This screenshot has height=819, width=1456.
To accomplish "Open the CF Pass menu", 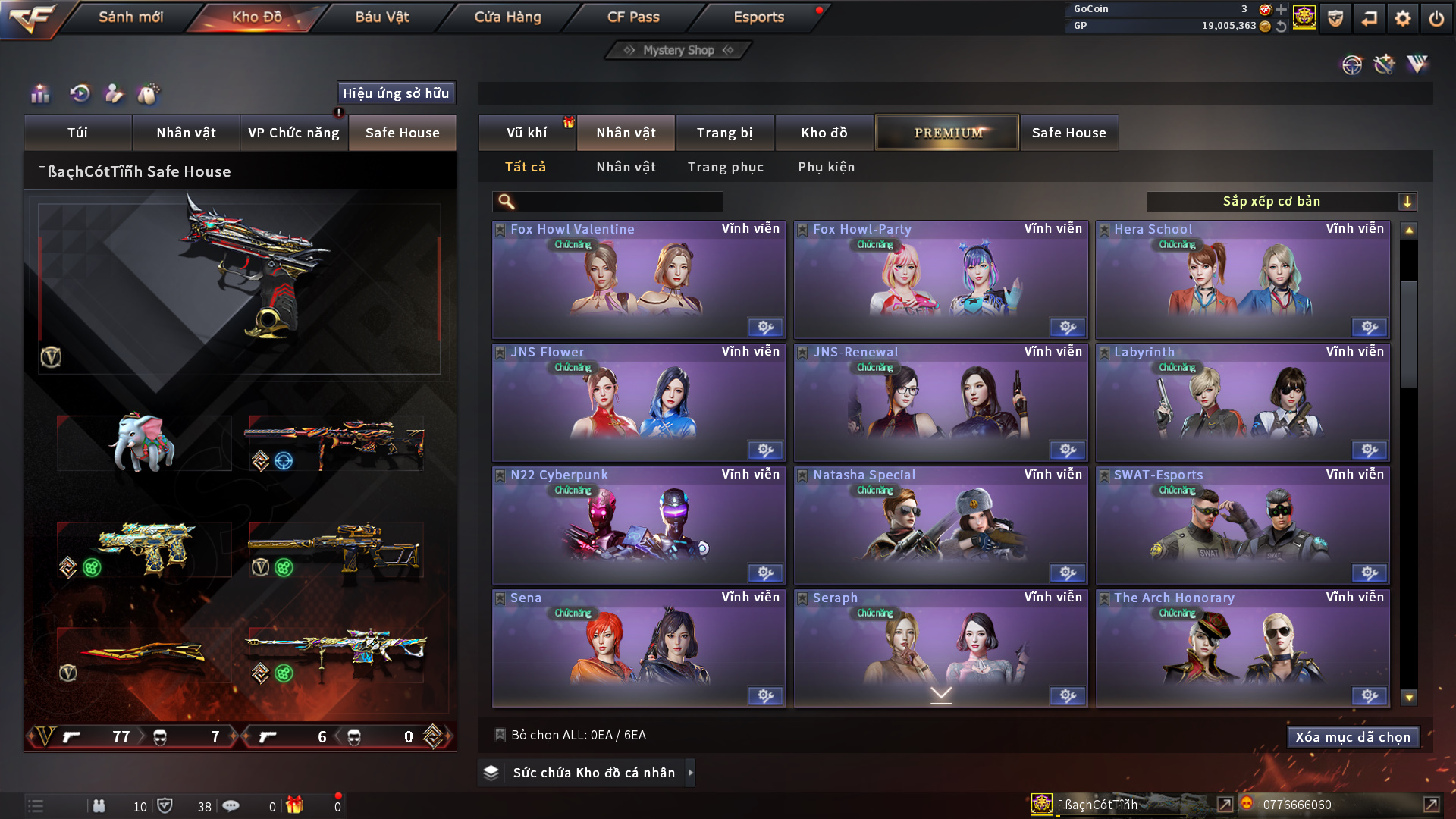I will (x=633, y=17).
